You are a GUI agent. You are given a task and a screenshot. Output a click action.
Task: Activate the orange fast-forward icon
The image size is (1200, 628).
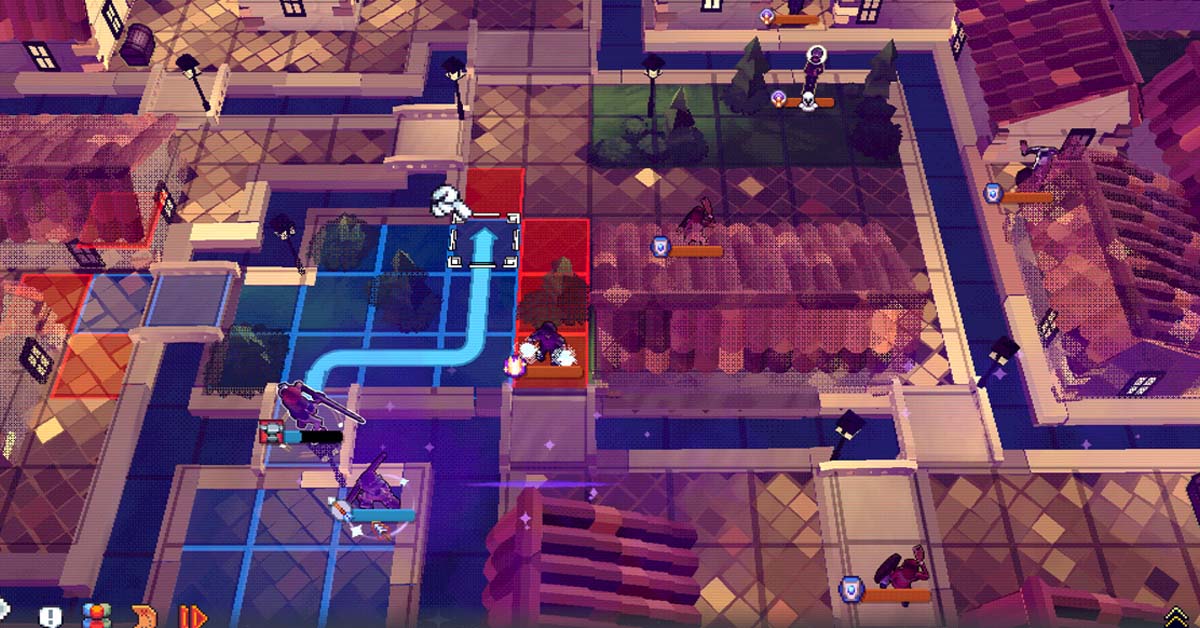coord(192,615)
